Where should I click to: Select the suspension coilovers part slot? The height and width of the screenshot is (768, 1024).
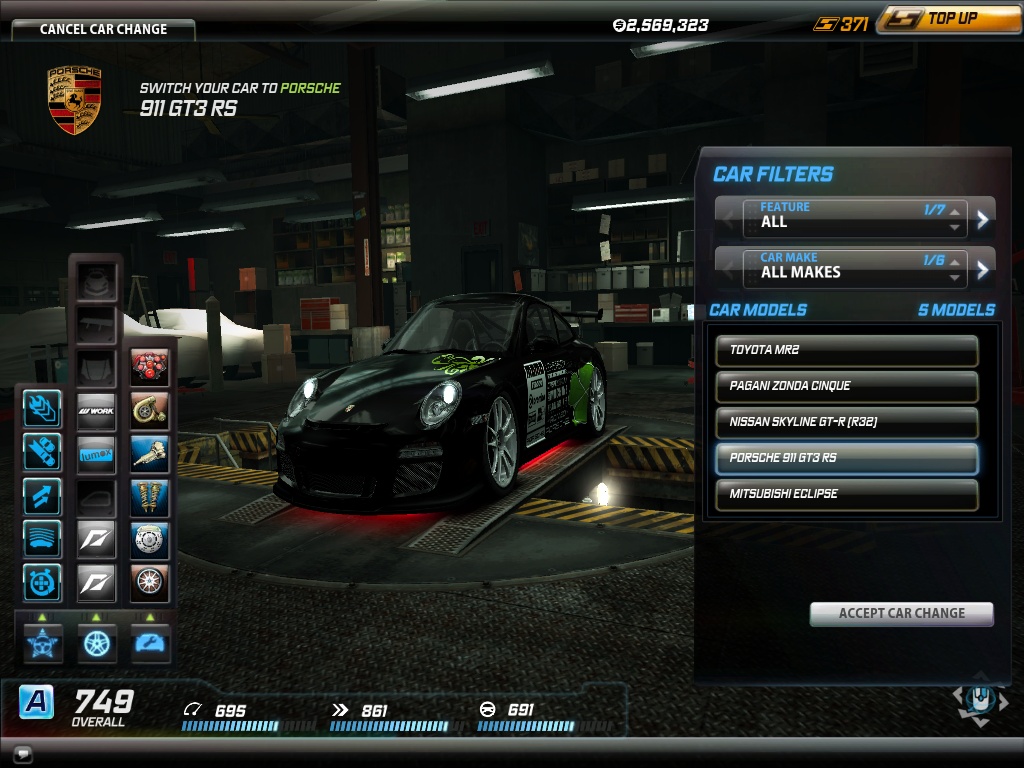150,496
